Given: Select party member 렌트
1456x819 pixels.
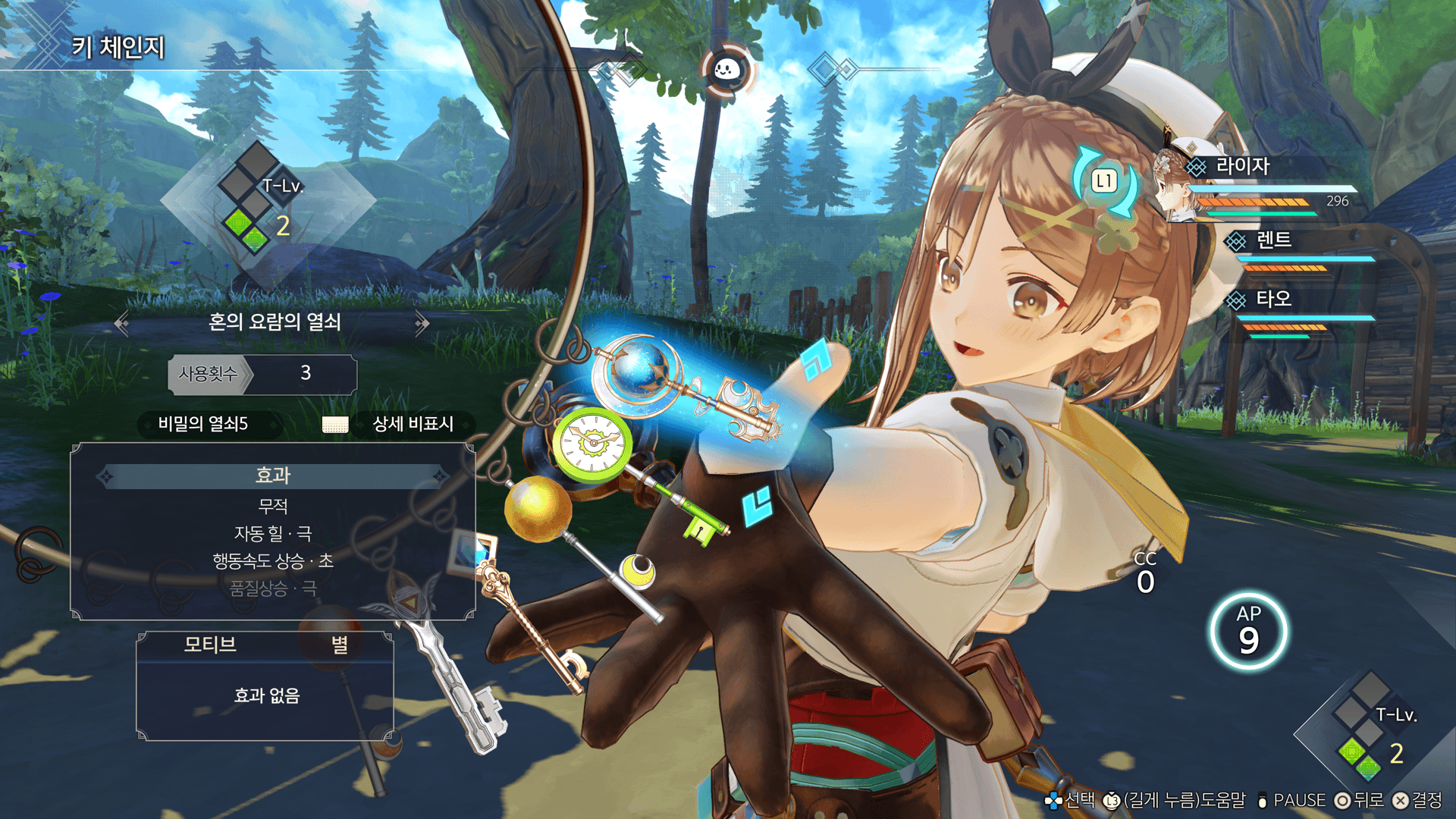Looking at the screenshot, I should [1273, 240].
